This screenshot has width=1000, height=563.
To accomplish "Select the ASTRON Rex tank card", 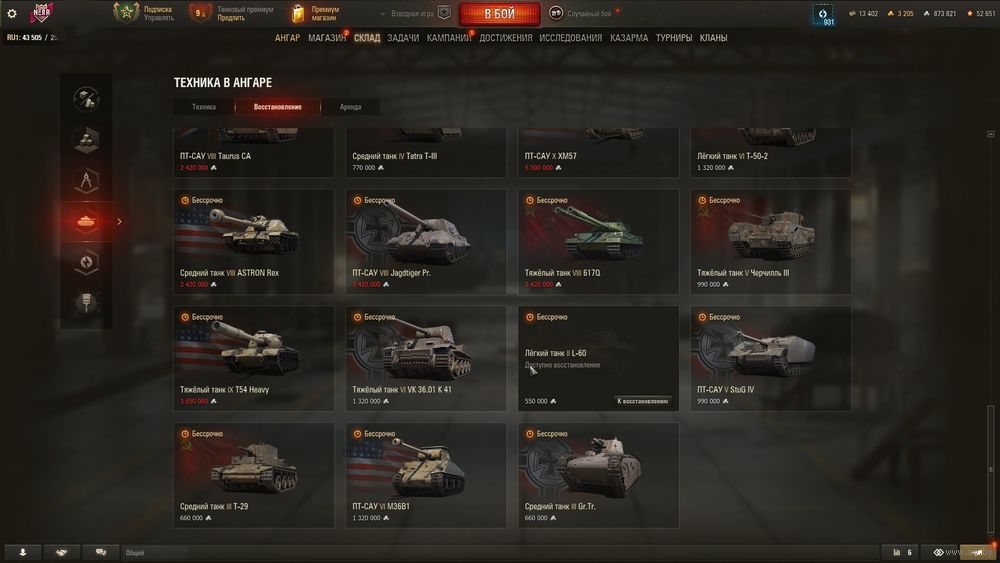I will pos(254,241).
